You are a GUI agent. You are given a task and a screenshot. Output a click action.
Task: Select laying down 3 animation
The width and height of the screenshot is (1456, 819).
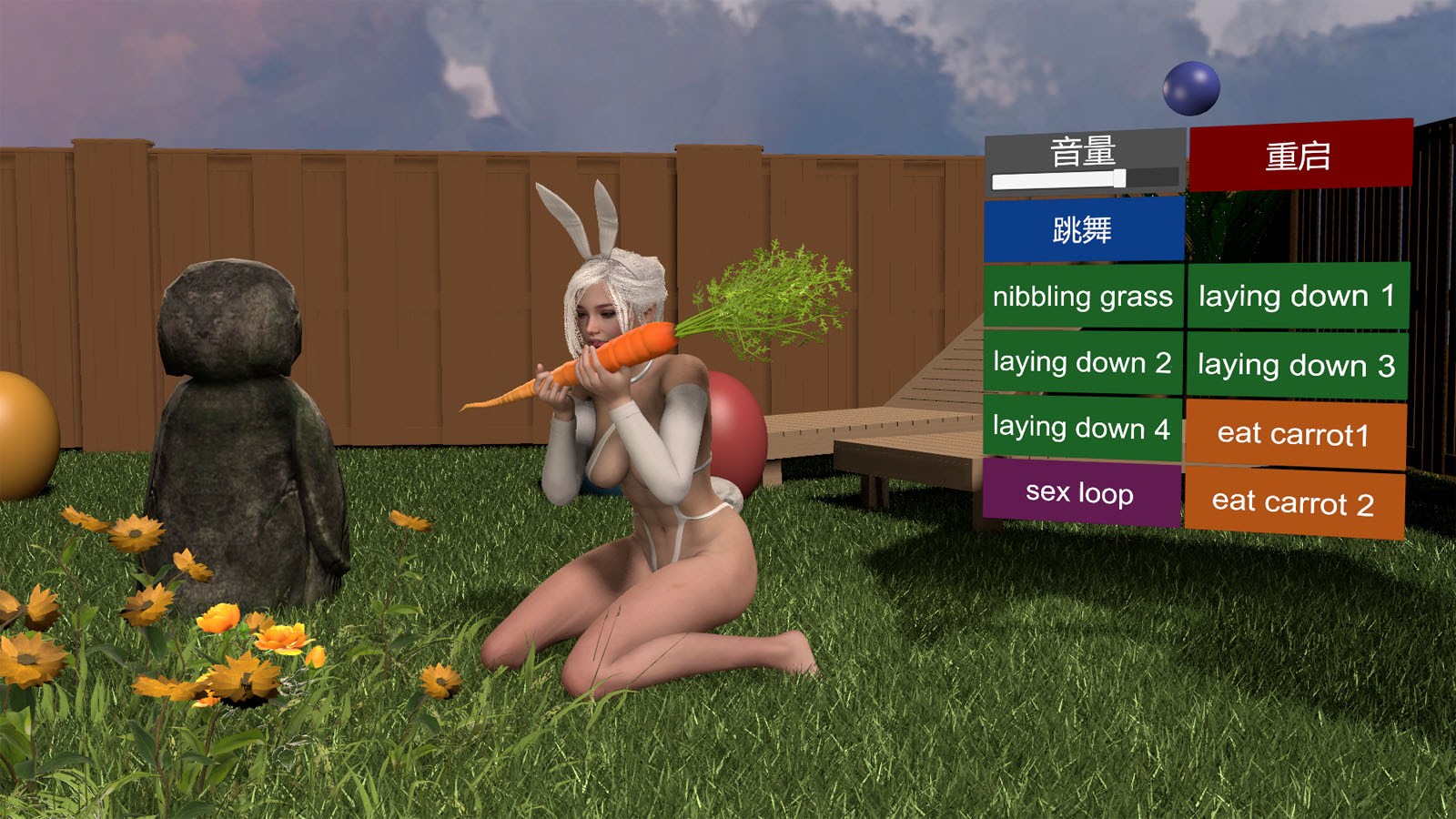coord(1297,364)
